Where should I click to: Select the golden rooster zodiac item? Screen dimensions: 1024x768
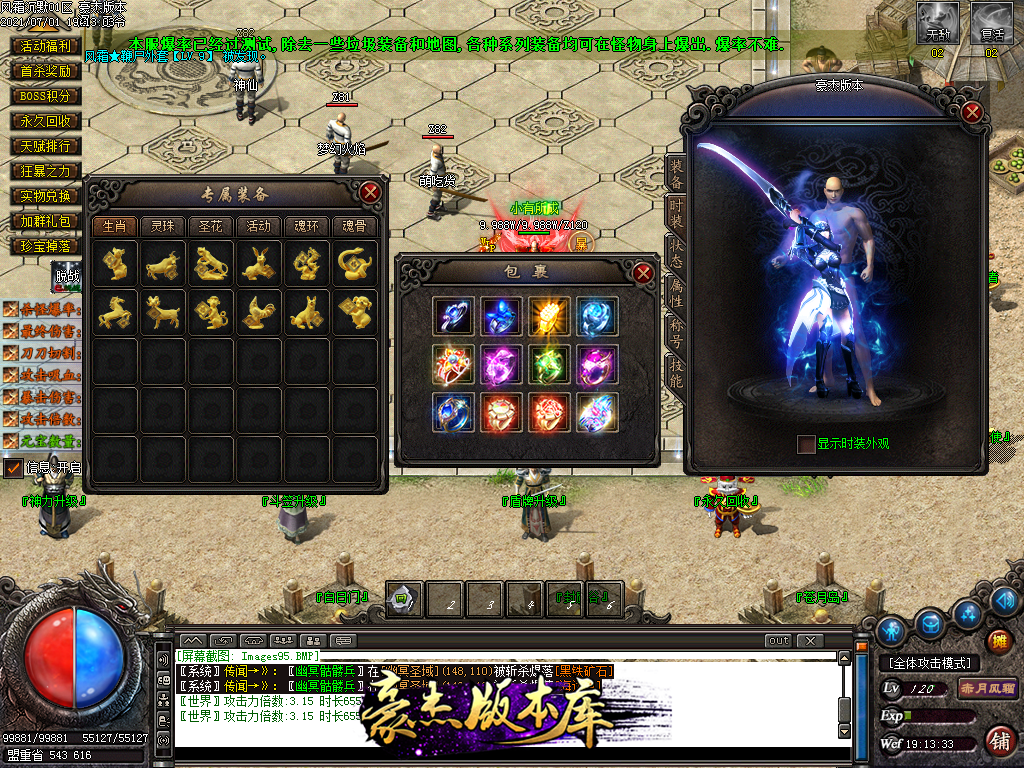[258, 313]
